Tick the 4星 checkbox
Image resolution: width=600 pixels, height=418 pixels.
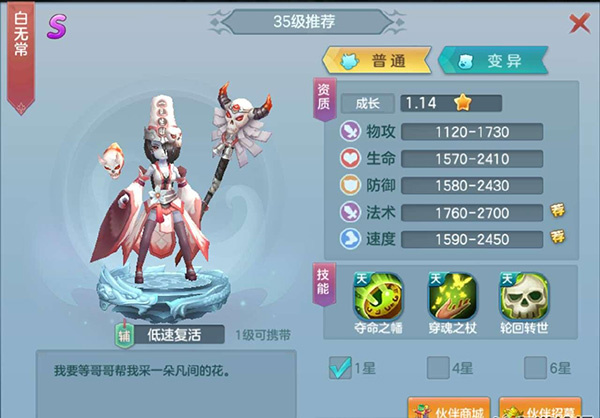pyautogui.click(x=438, y=368)
